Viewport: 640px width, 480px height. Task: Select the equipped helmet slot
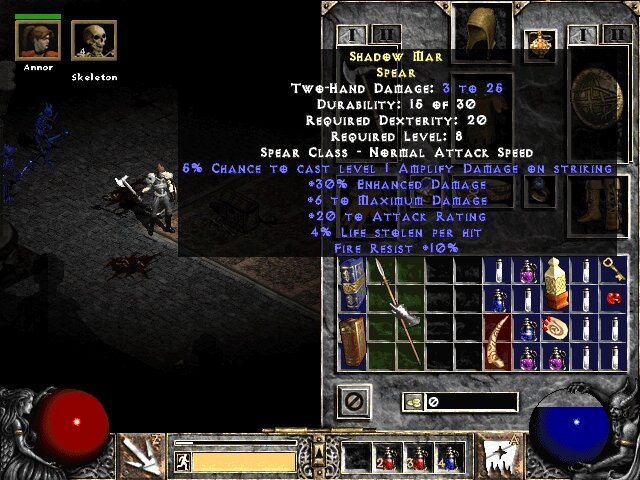tap(482, 24)
